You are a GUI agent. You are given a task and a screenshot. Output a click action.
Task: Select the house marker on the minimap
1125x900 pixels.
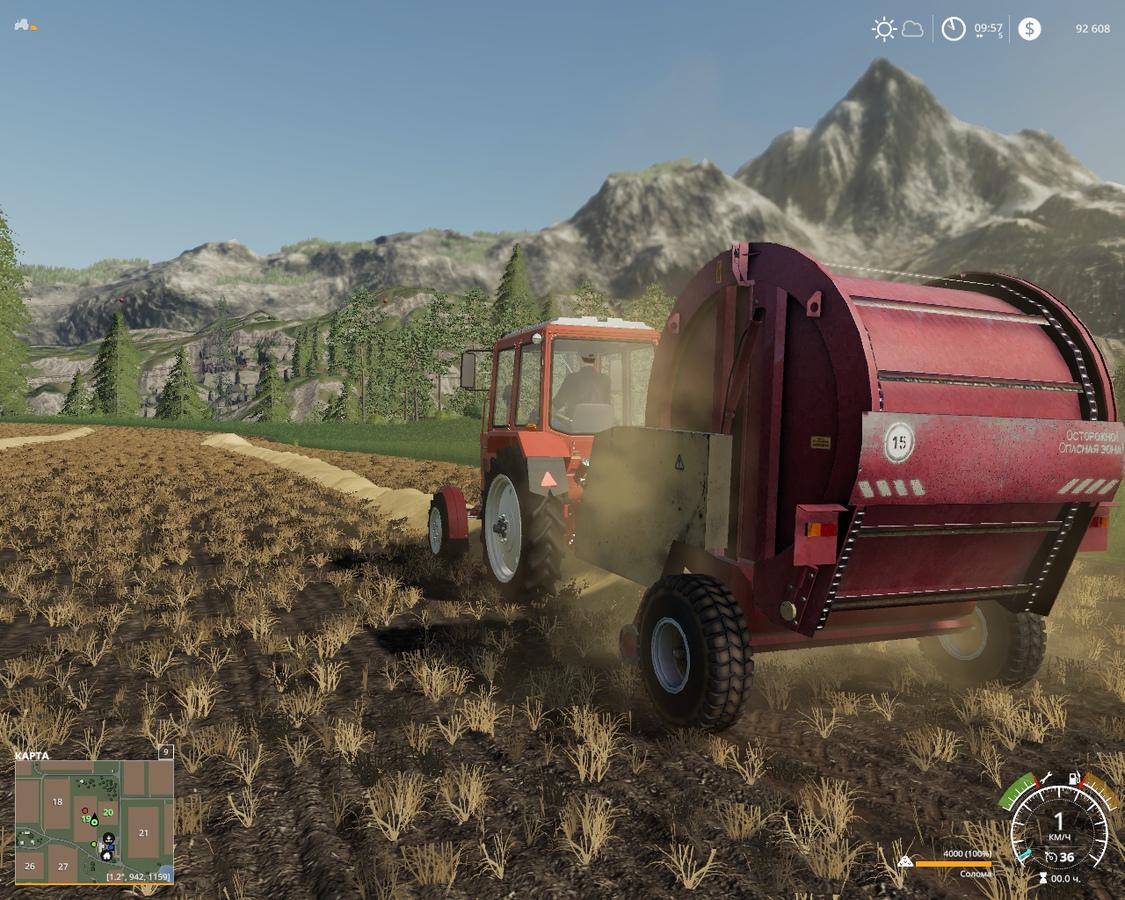coord(107,855)
